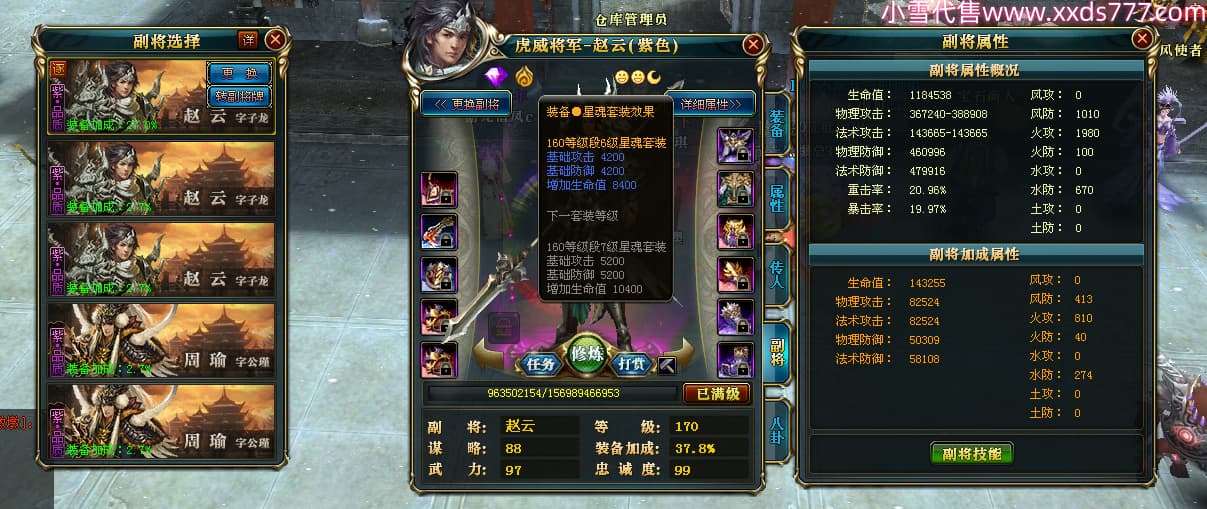Click the 详 details button
This screenshot has width=1207, height=509.
click(x=248, y=40)
